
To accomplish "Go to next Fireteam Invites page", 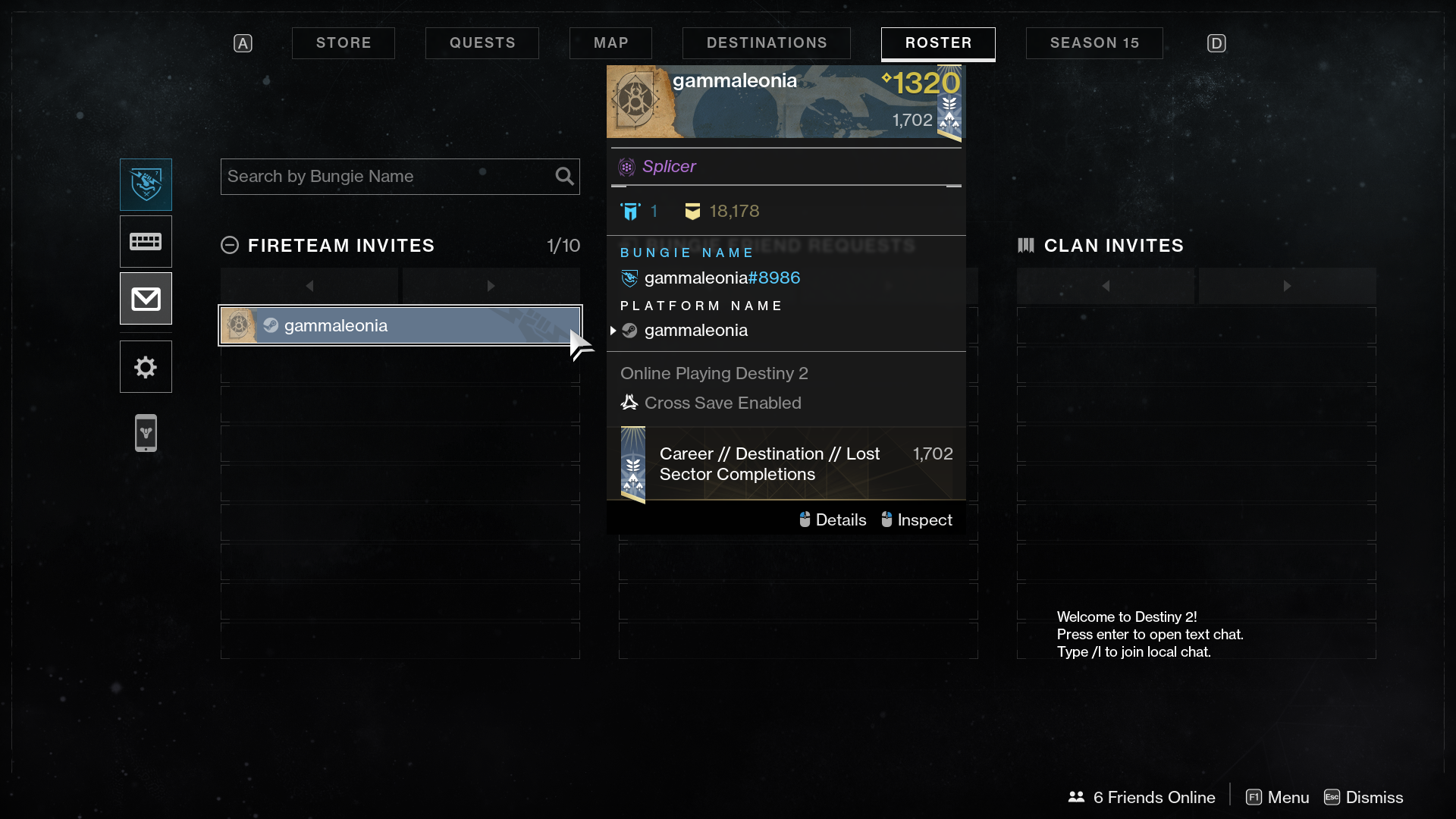I will 491,286.
